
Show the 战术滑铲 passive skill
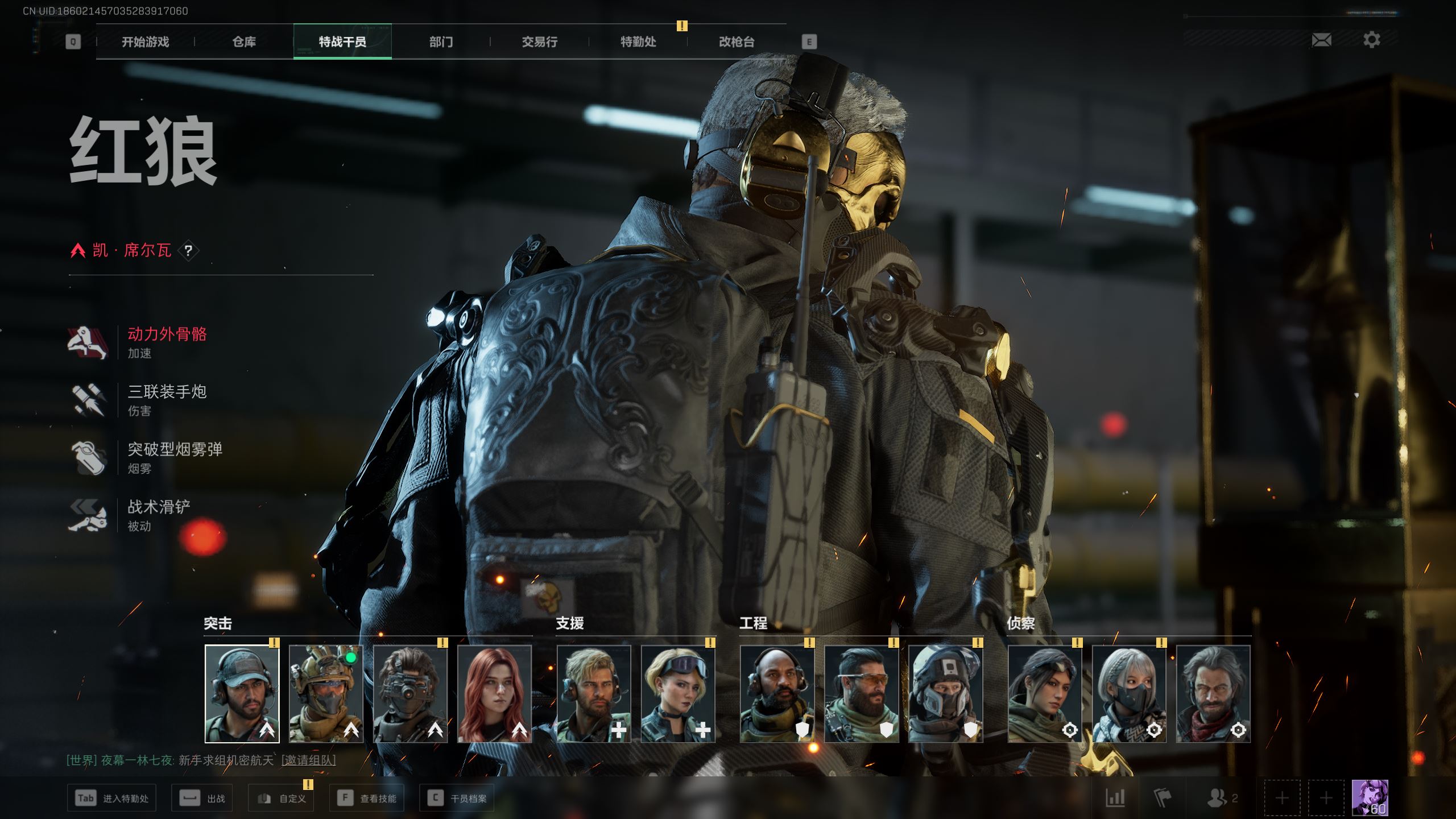coord(159,514)
